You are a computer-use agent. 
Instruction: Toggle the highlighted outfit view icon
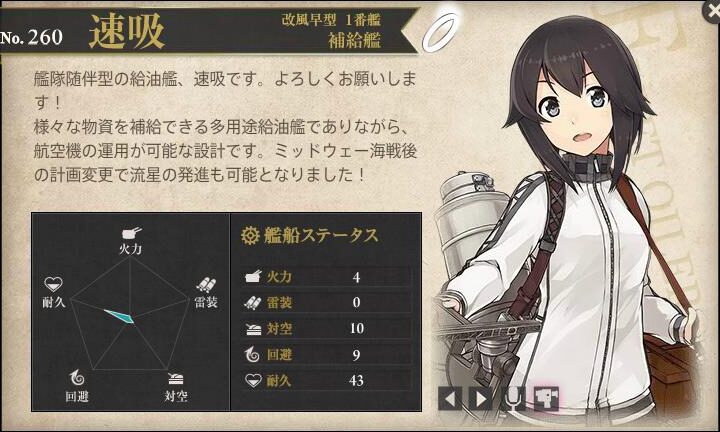pyautogui.click(x=546, y=399)
